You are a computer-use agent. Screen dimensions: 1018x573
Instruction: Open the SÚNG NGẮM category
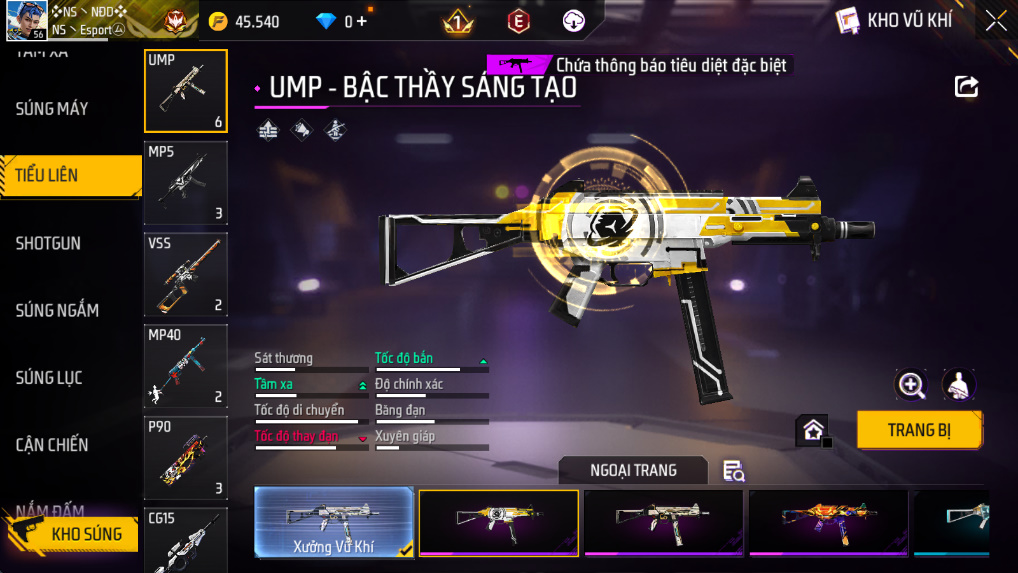57,310
